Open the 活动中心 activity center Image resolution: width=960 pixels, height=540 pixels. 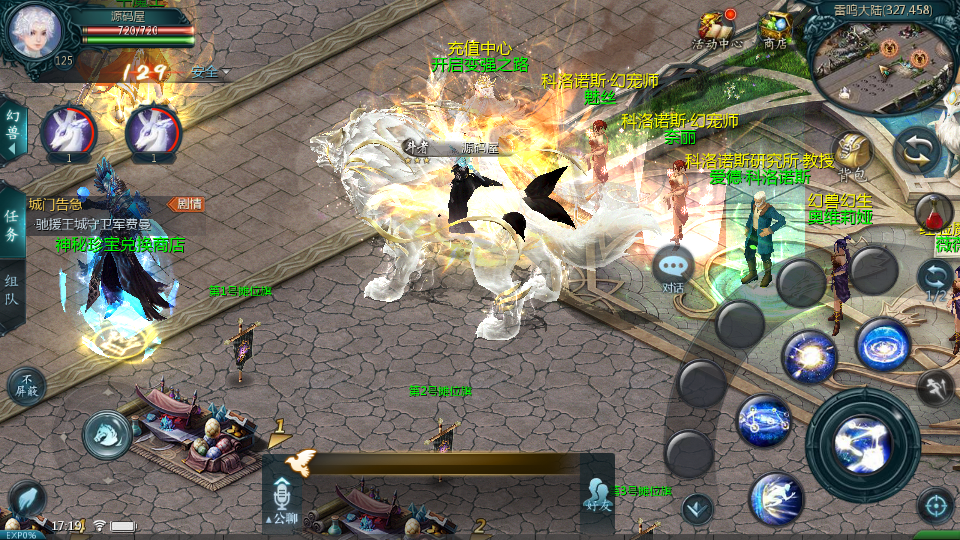717,30
